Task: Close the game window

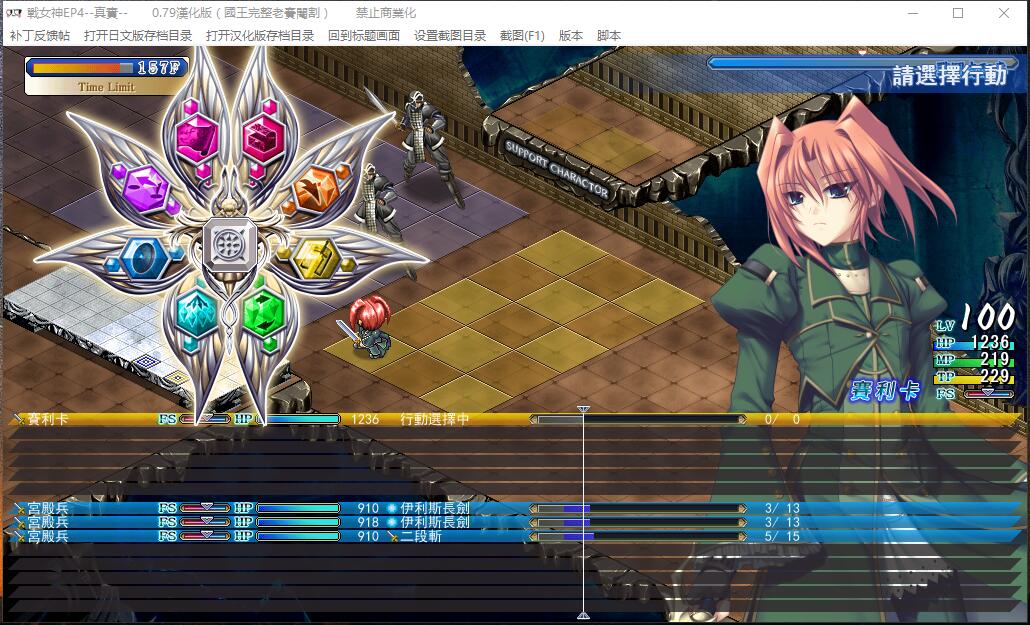Action: pos(1004,13)
